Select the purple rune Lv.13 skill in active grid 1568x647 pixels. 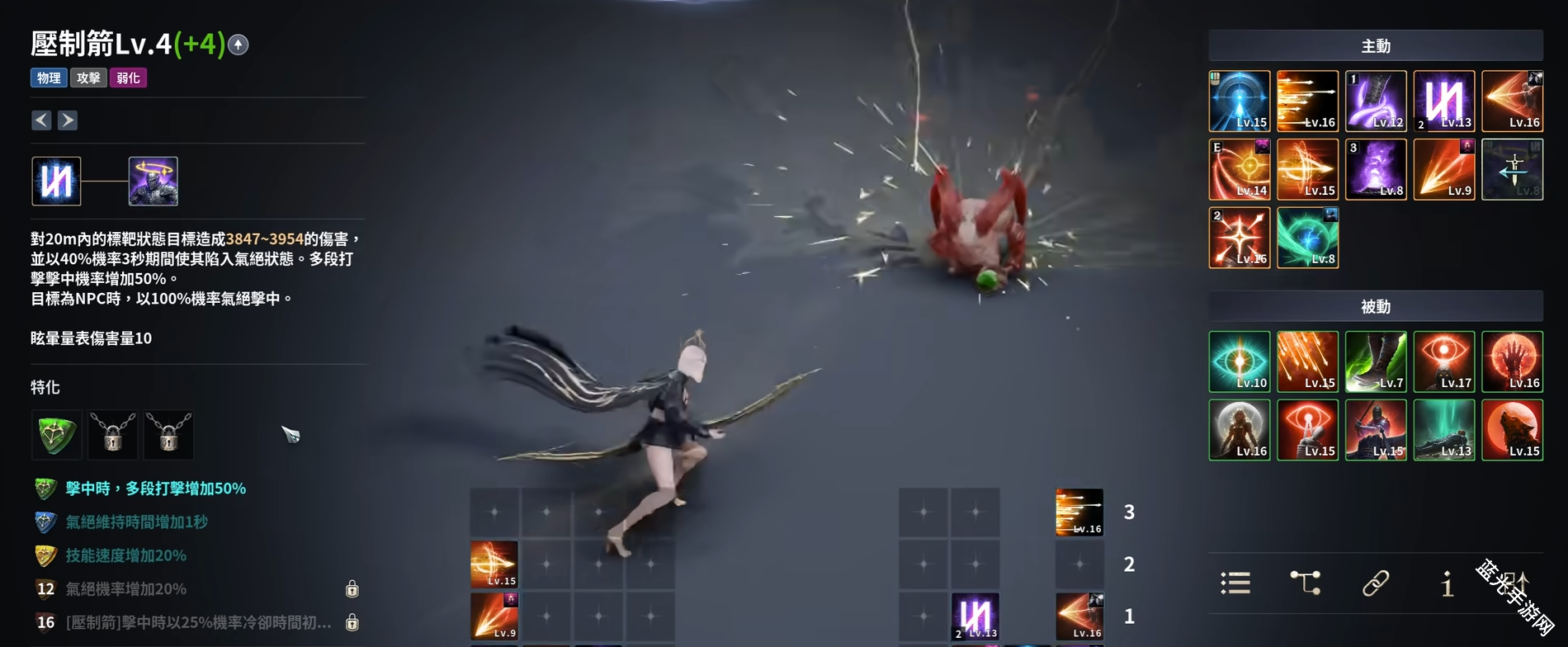(x=1444, y=102)
